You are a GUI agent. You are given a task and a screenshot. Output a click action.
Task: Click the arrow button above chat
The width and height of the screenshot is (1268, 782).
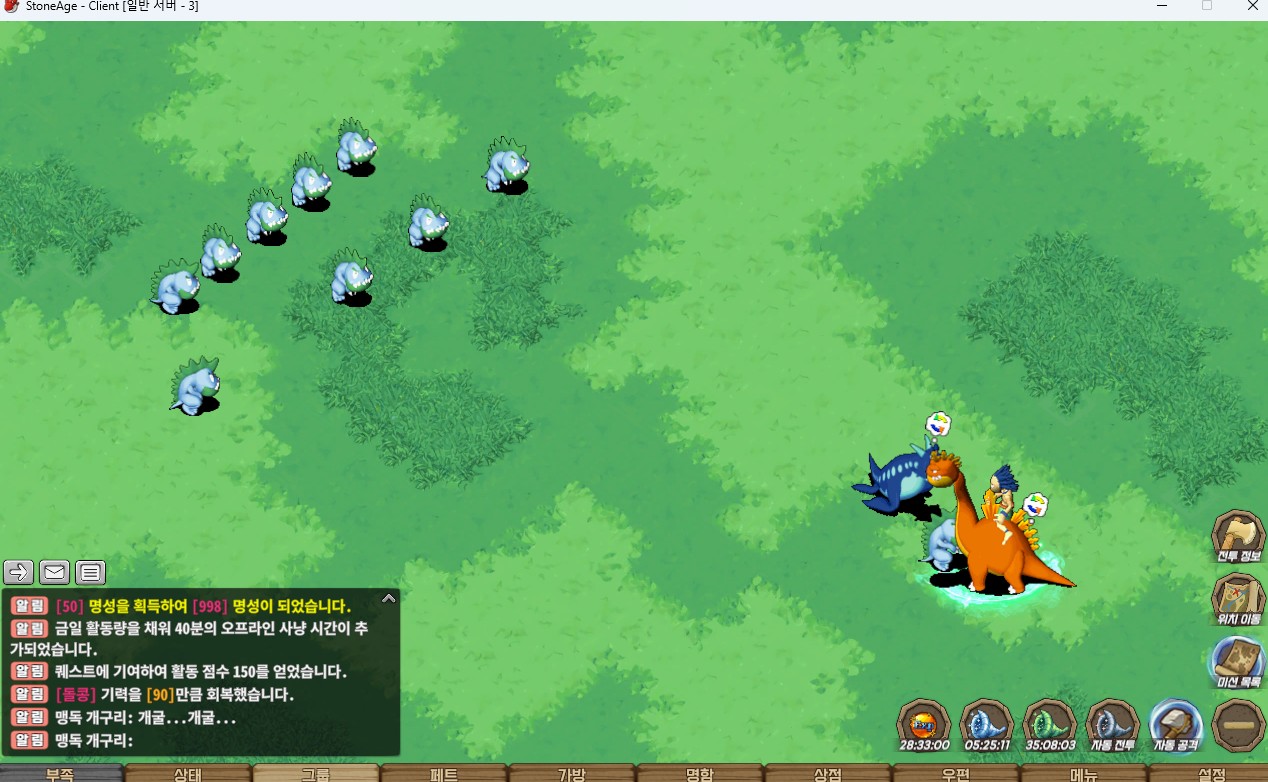[x=19, y=572]
